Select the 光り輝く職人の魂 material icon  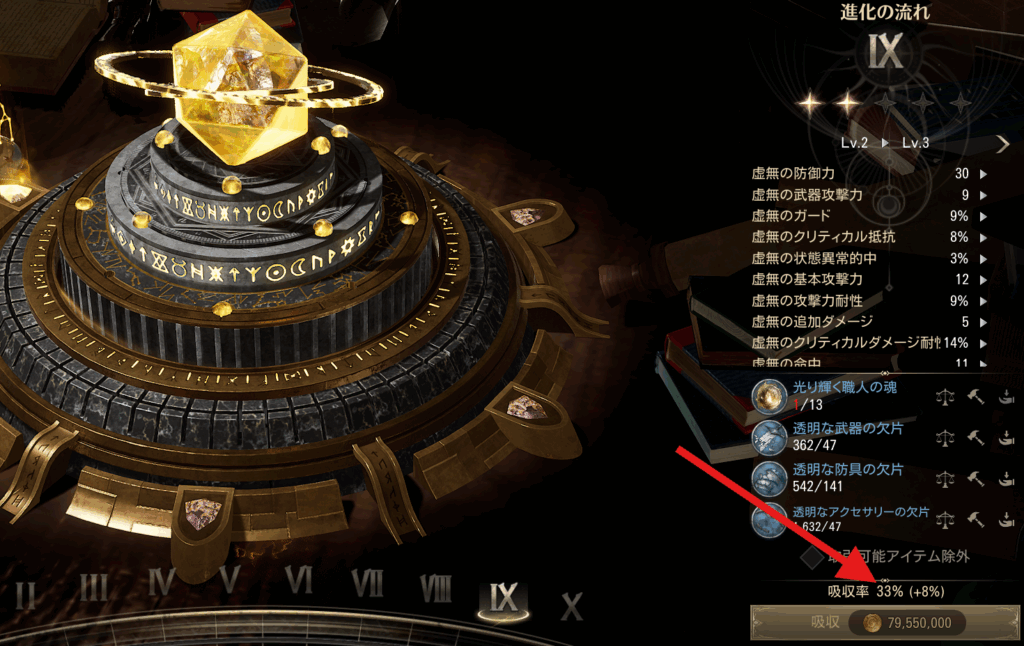769,396
